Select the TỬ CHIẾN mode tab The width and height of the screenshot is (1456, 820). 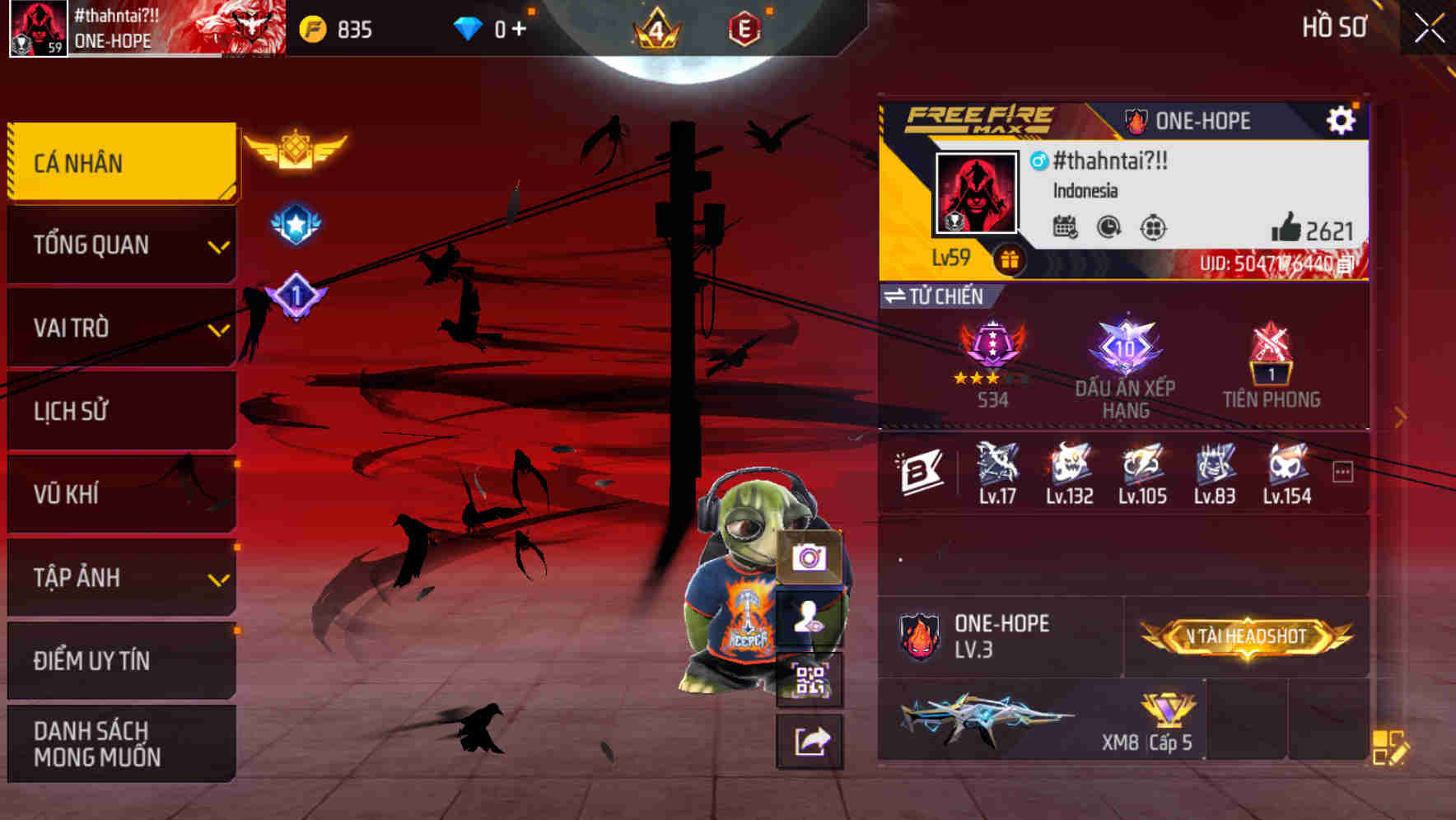pyautogui.click(x=935, y=296)
